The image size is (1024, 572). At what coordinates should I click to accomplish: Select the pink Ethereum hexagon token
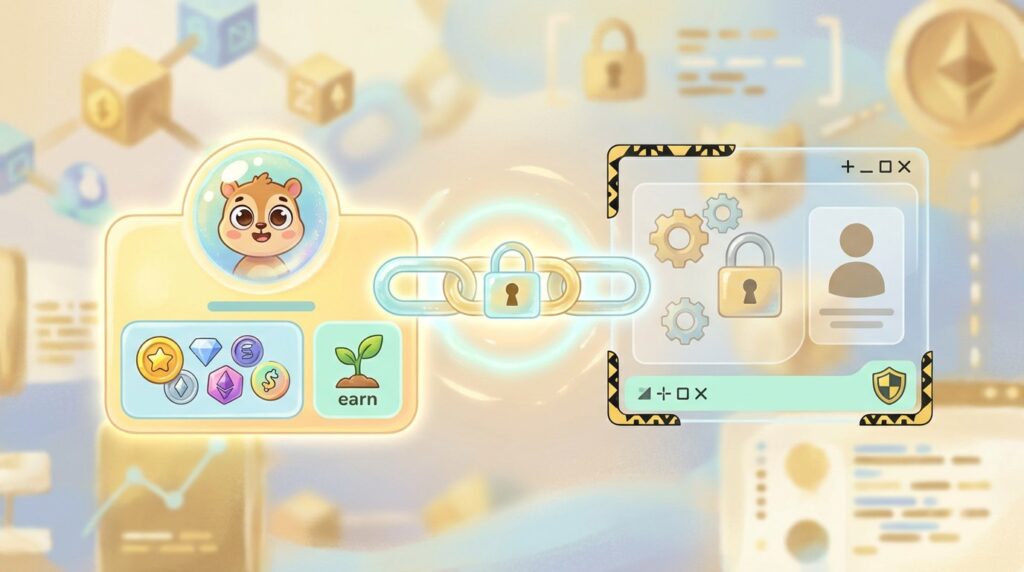(x=224, y=384)
